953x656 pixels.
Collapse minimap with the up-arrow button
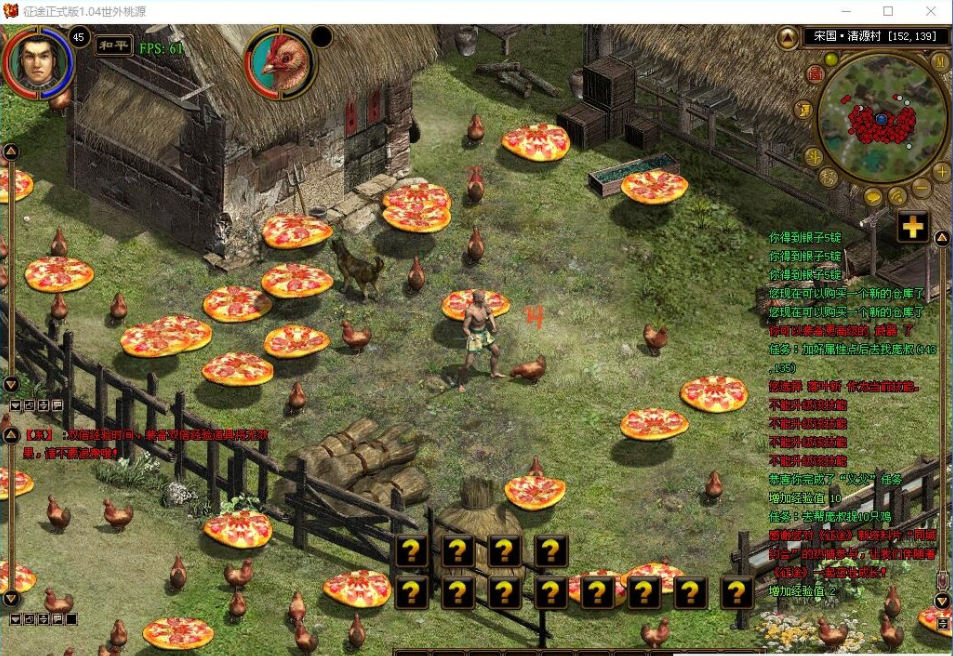coord(788,37)
